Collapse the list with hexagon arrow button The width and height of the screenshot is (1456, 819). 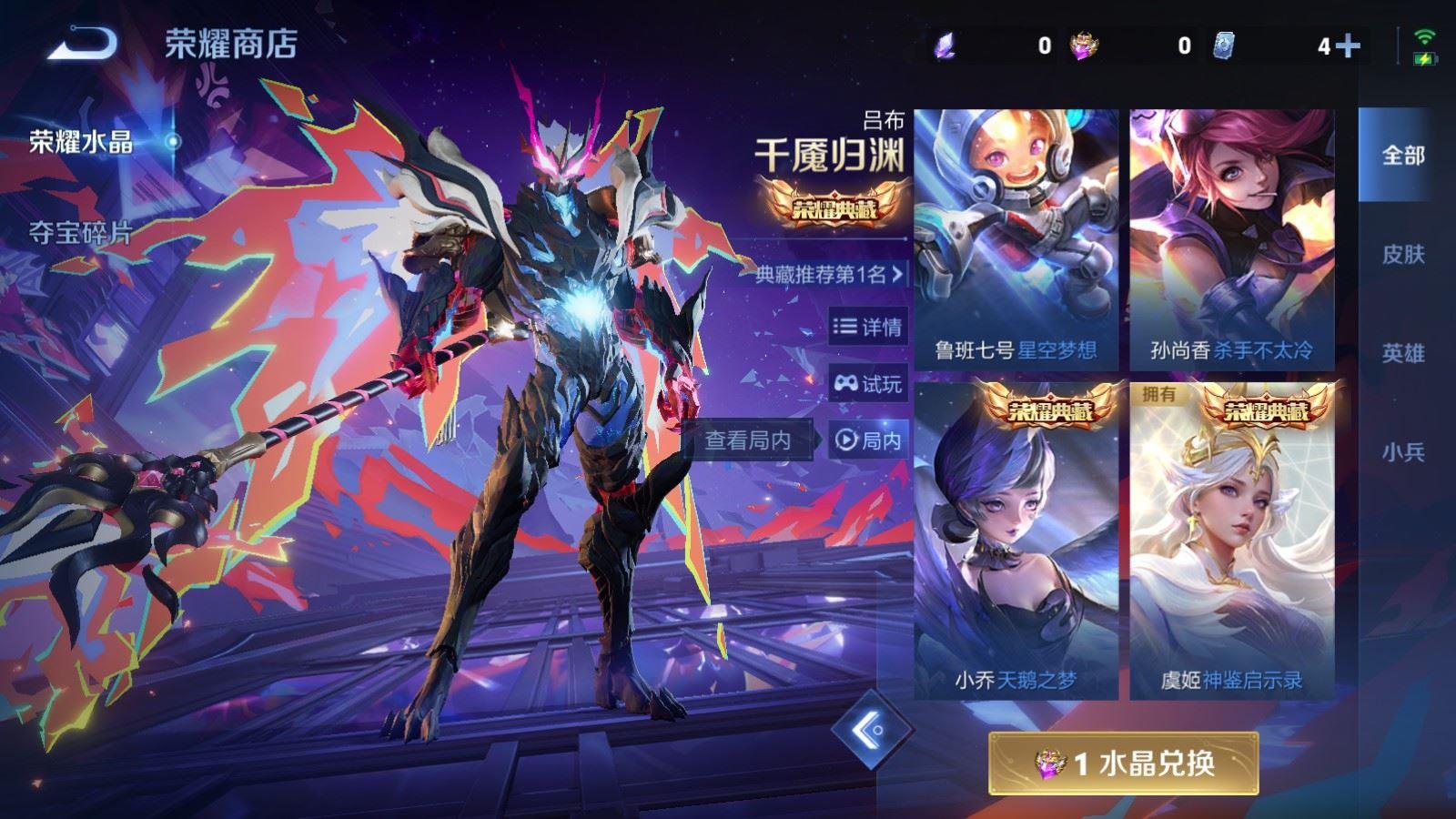872,729
